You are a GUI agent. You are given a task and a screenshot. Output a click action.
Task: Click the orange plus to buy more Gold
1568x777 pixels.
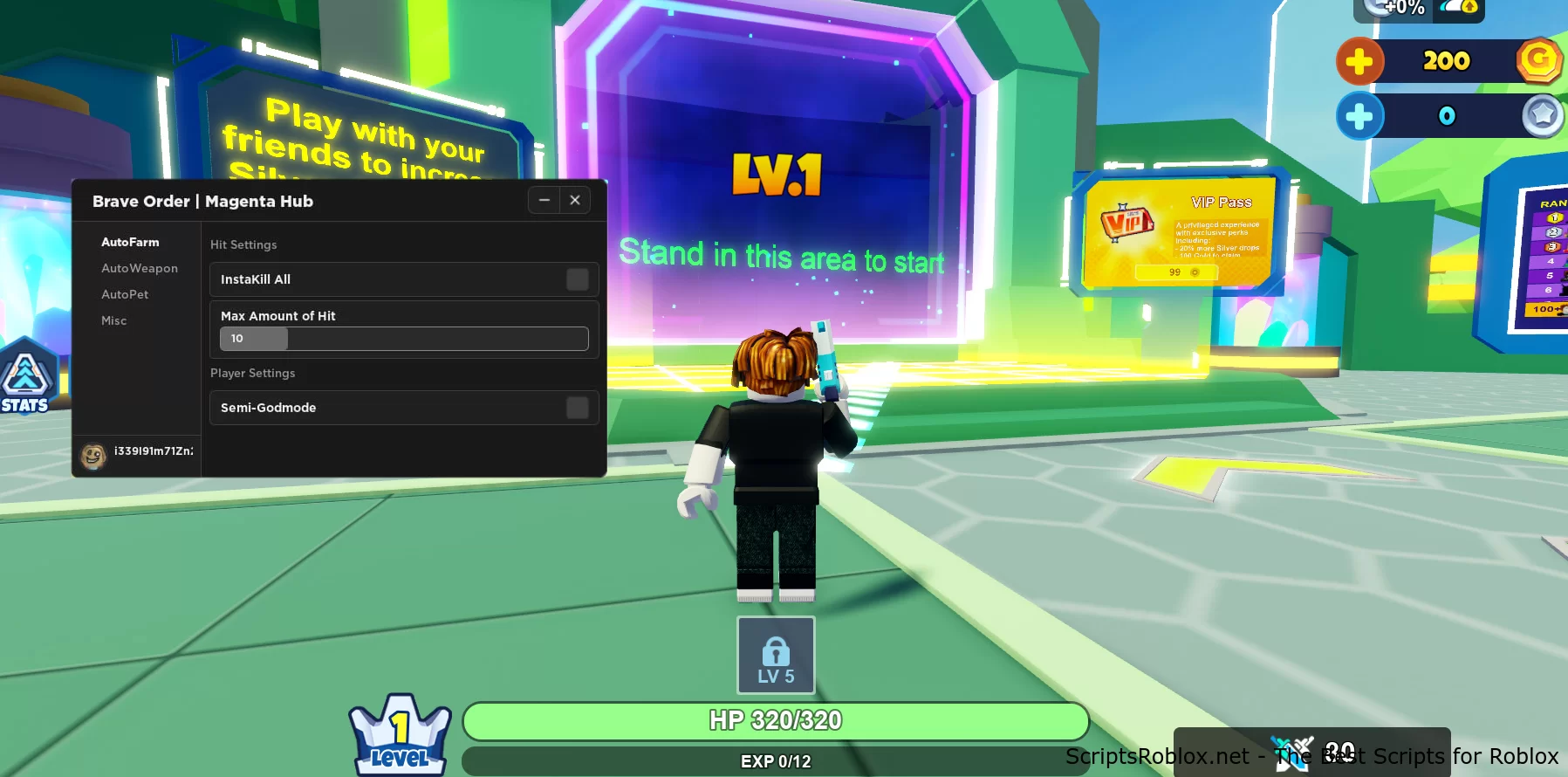pos(1361,61)
